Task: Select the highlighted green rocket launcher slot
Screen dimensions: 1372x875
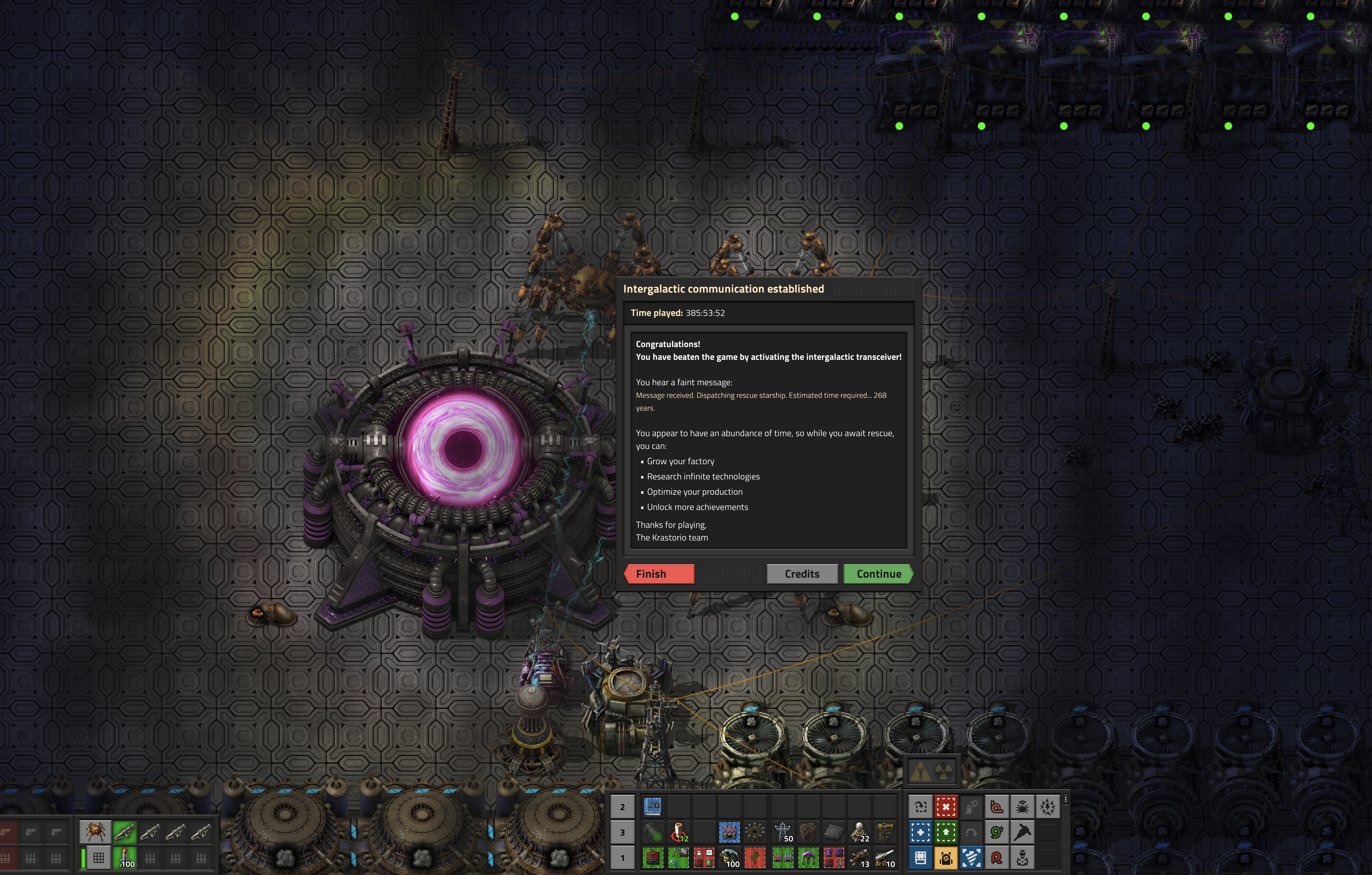Action: pyautogui.click(x=124, y=832)
